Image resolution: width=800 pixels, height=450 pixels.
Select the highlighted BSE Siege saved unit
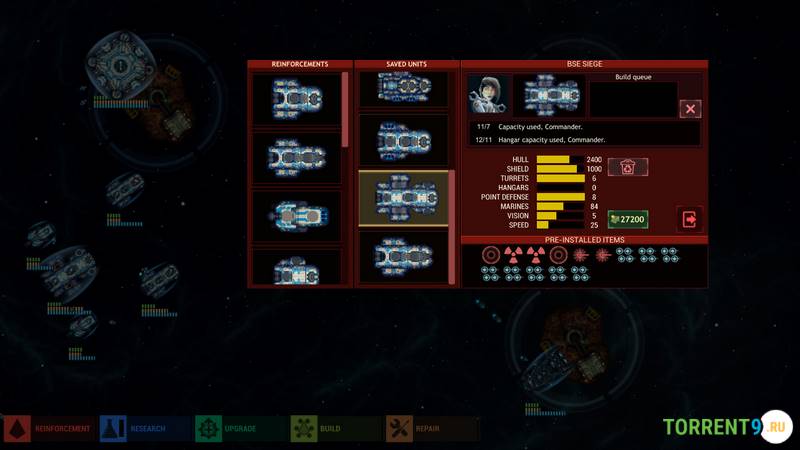[403, 198]
